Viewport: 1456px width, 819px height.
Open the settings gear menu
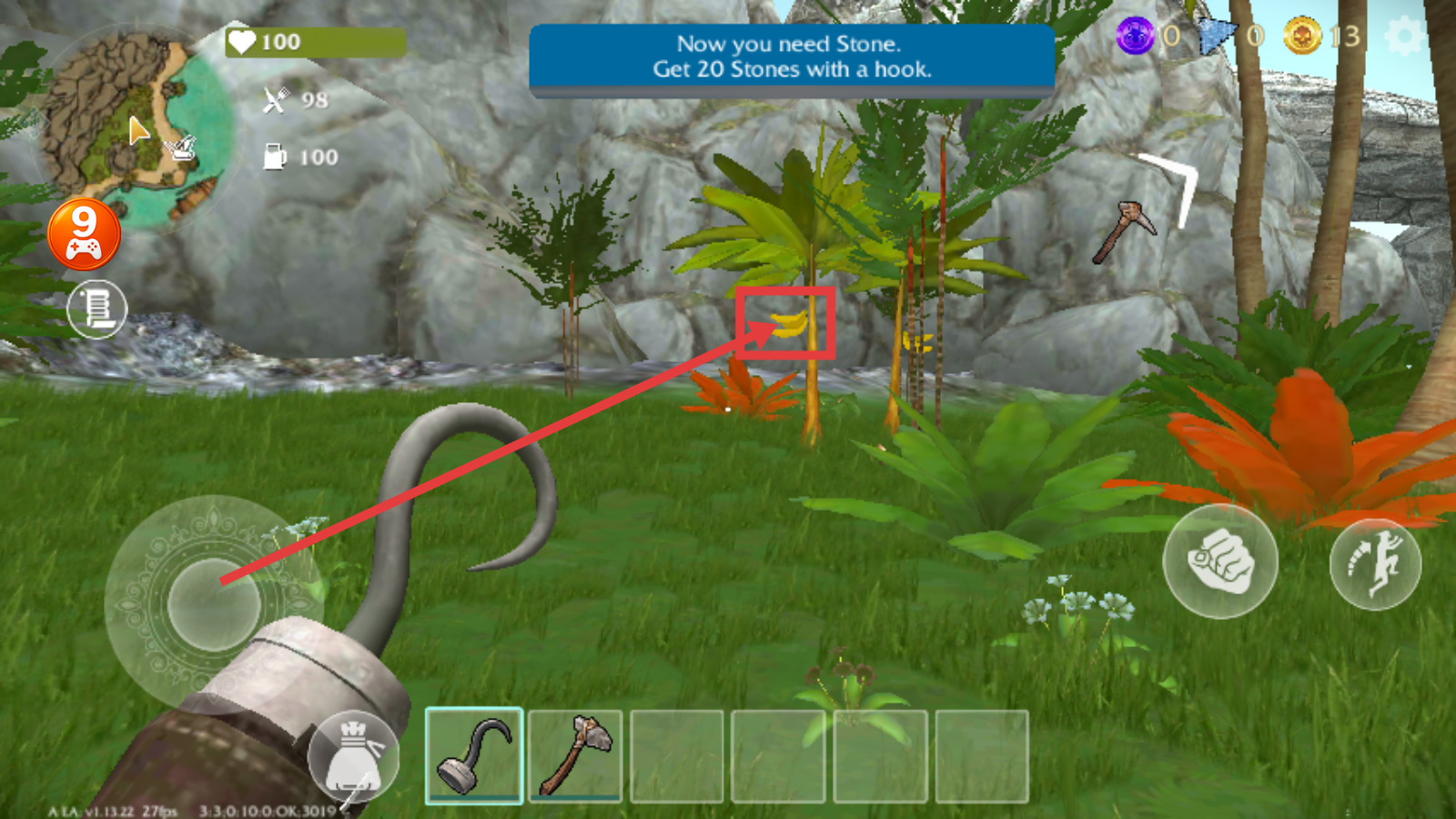click(1404, 37)
